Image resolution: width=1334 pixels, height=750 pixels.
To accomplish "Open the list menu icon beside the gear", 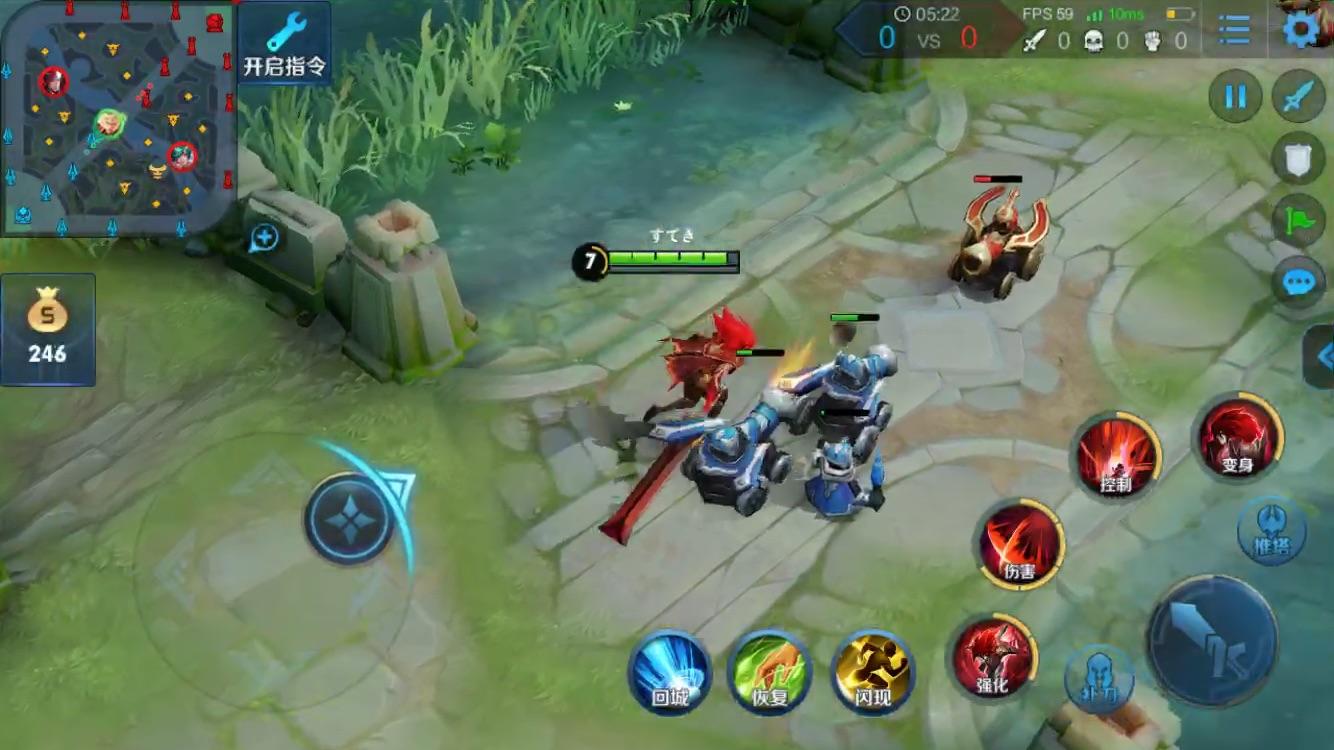I will 1235,30.
